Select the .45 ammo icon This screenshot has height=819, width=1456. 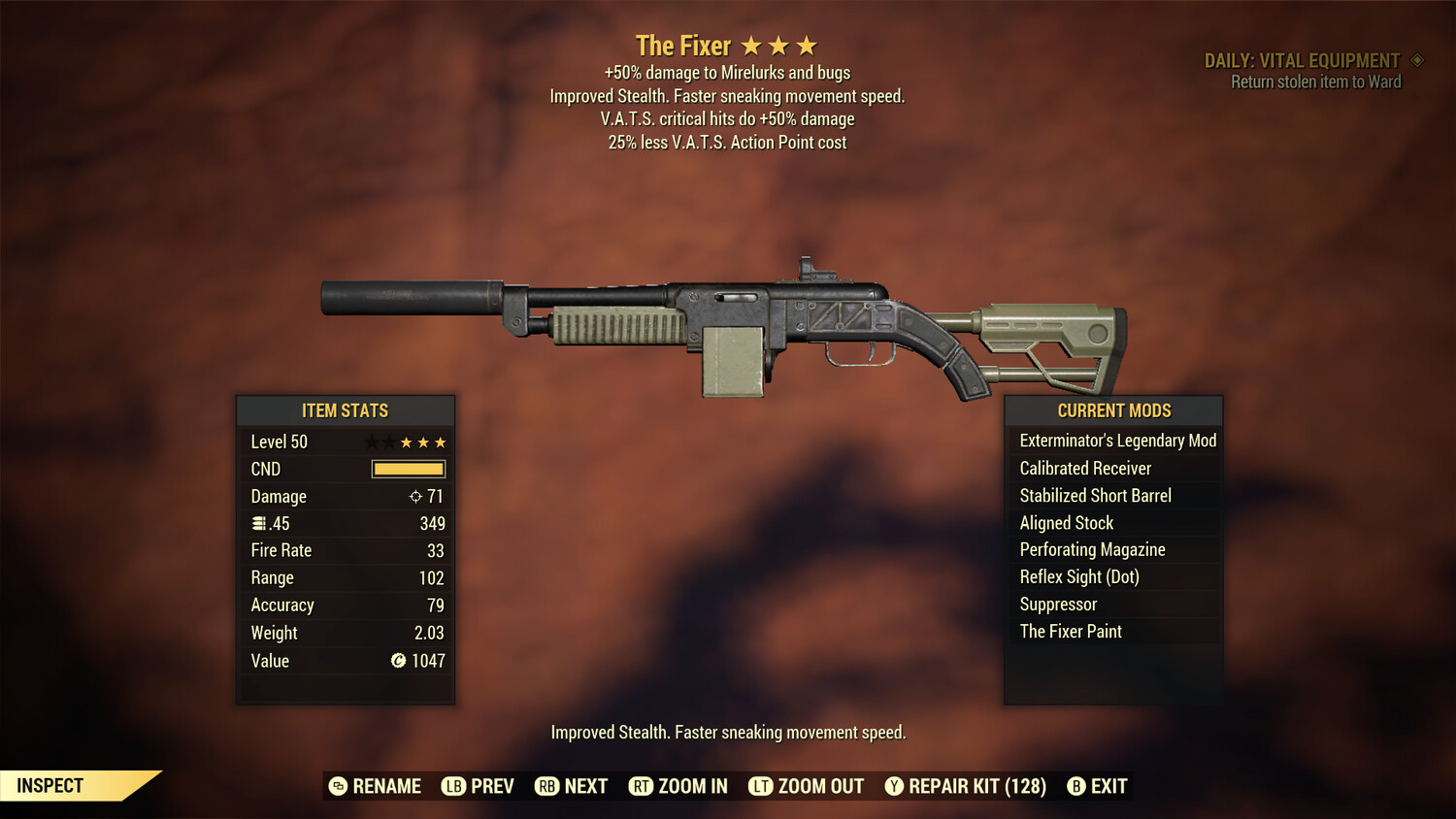(258, 523)
